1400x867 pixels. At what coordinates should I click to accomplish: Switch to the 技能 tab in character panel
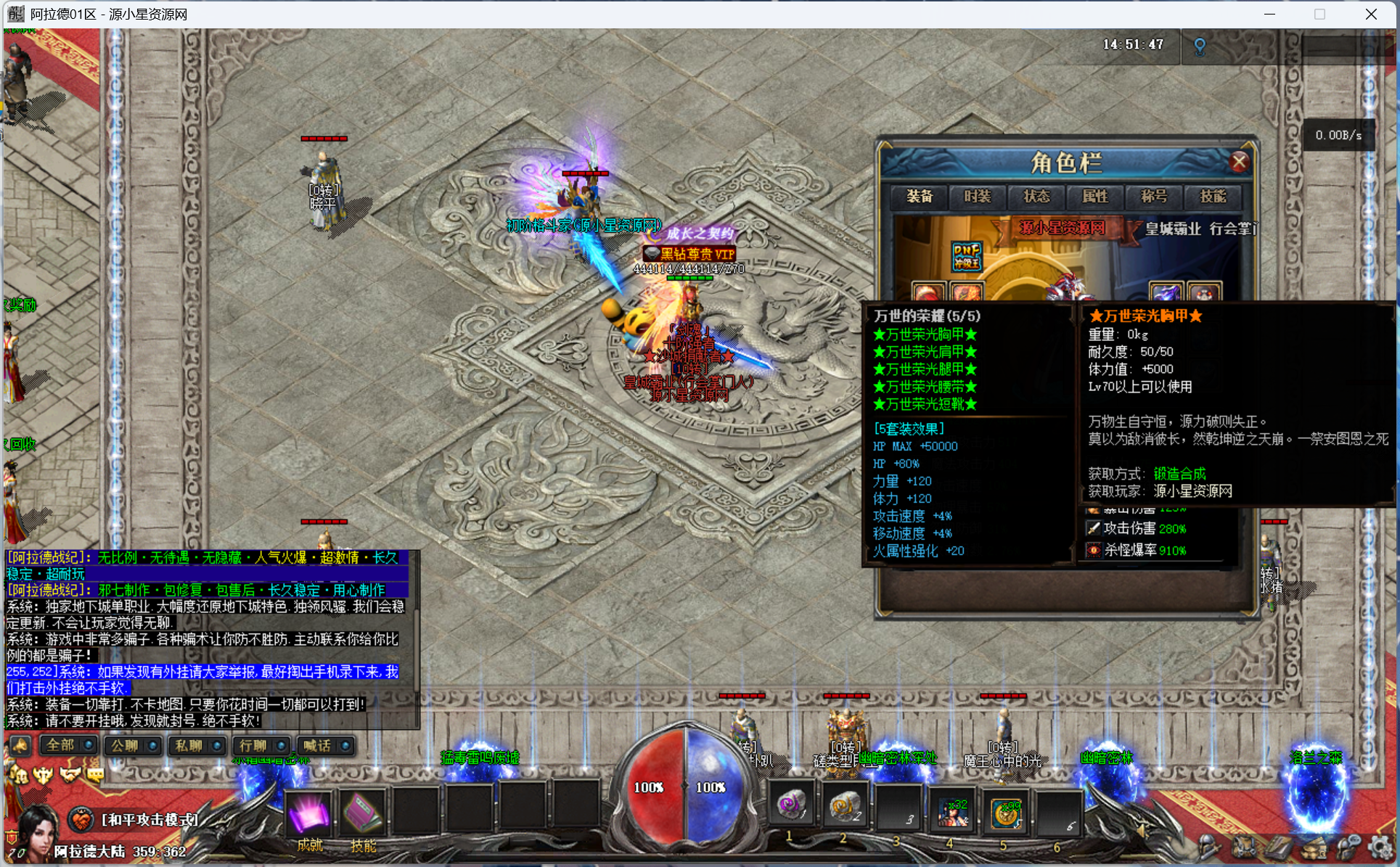(1213, 197)
